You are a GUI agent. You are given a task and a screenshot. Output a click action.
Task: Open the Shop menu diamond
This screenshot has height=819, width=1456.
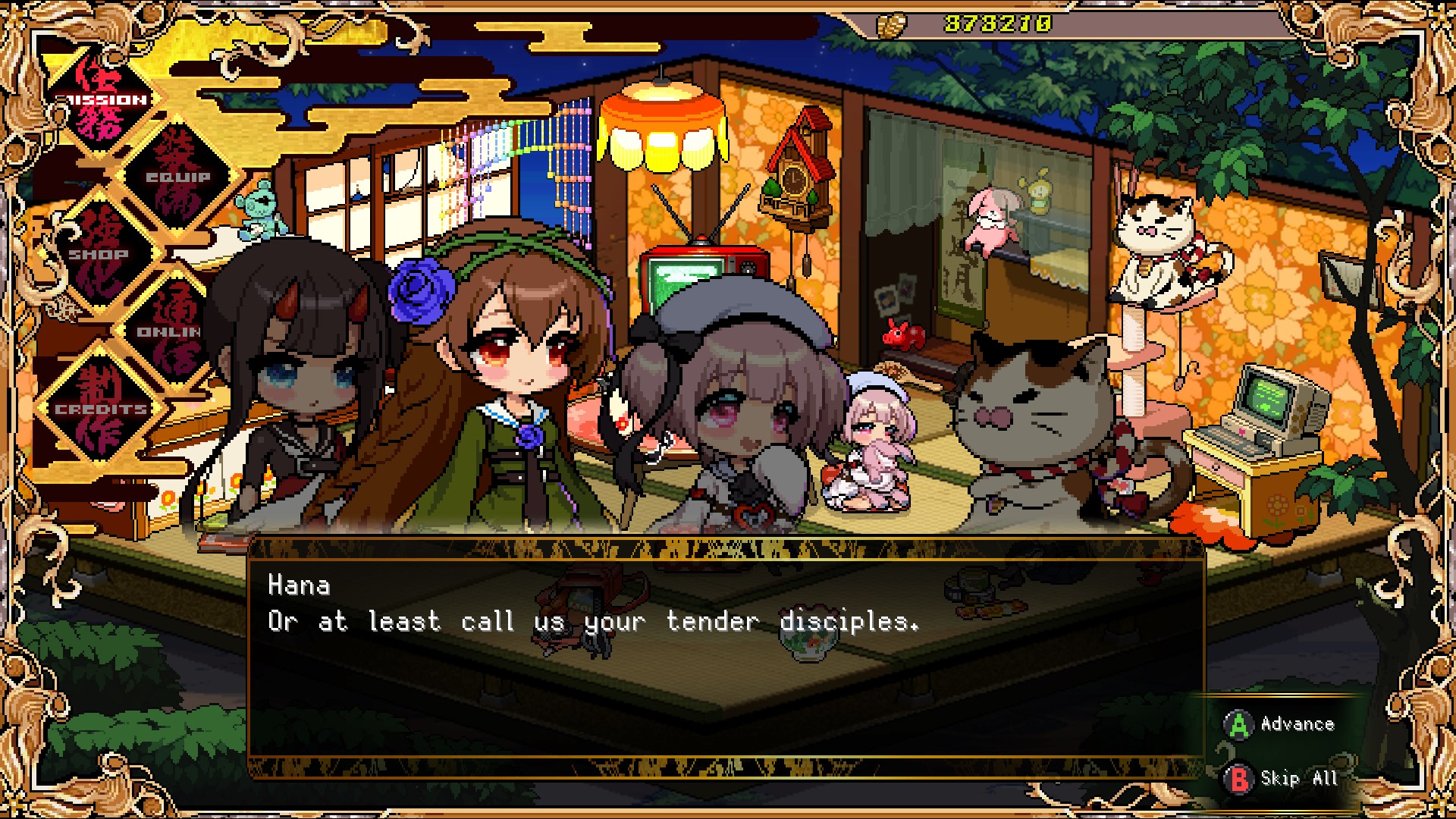point(99,255)
